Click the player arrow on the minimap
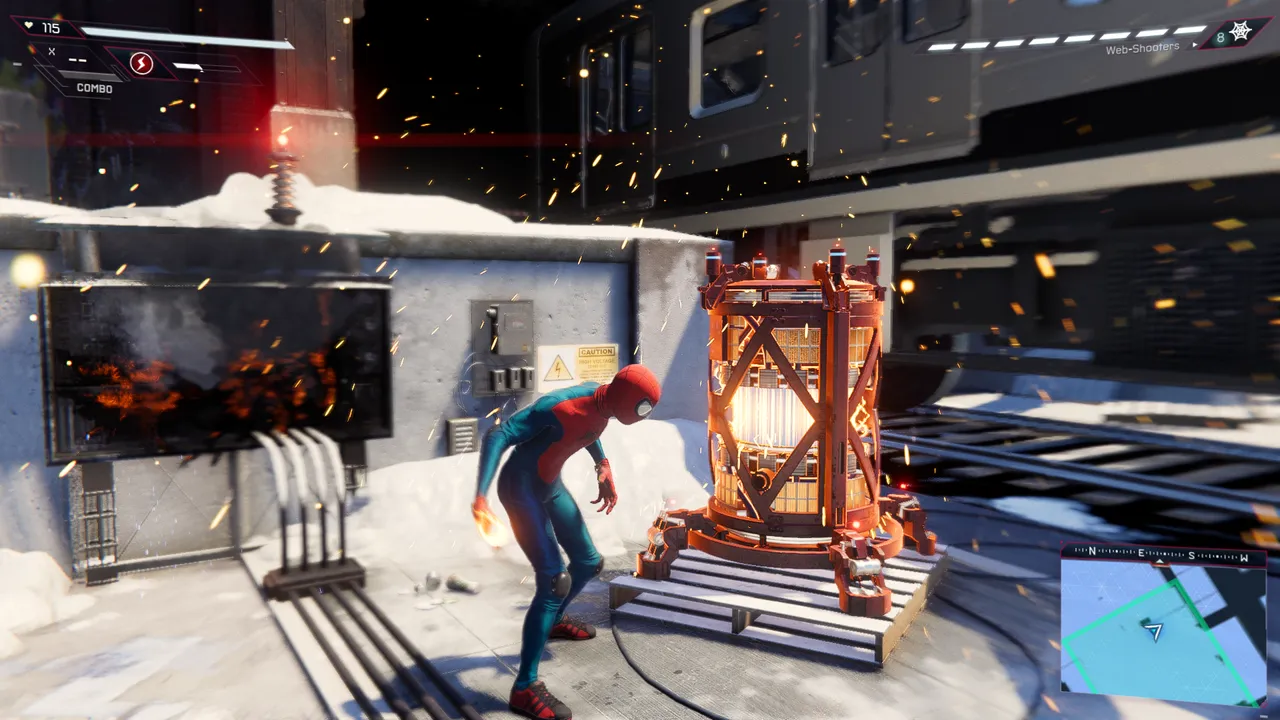The height and width of the screenshot is (720, 1280). click(1154, 632)
